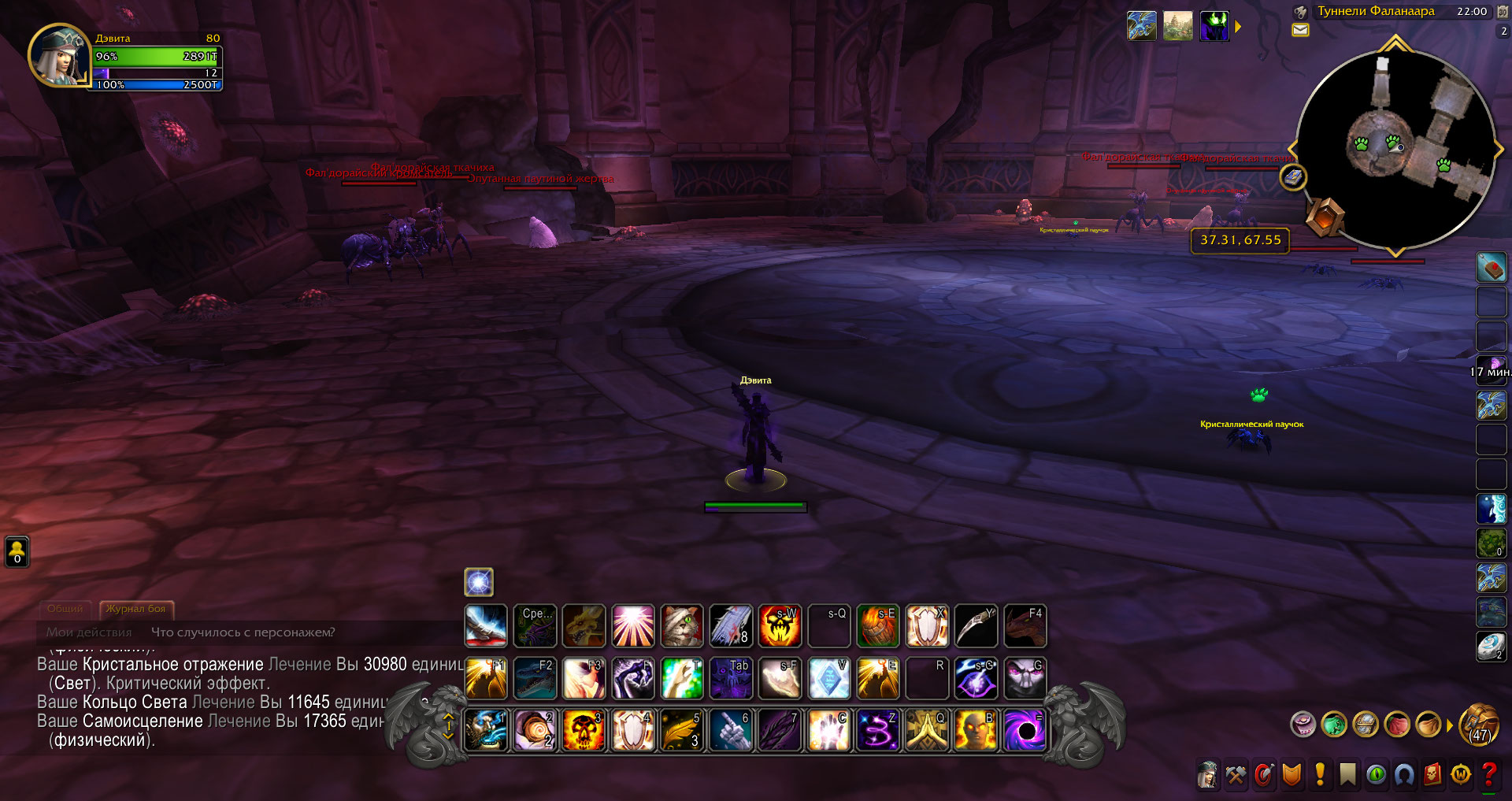Activate the black hole void ability
Viewport: 1512px width, 801px height.
(x=1025, y=730)
